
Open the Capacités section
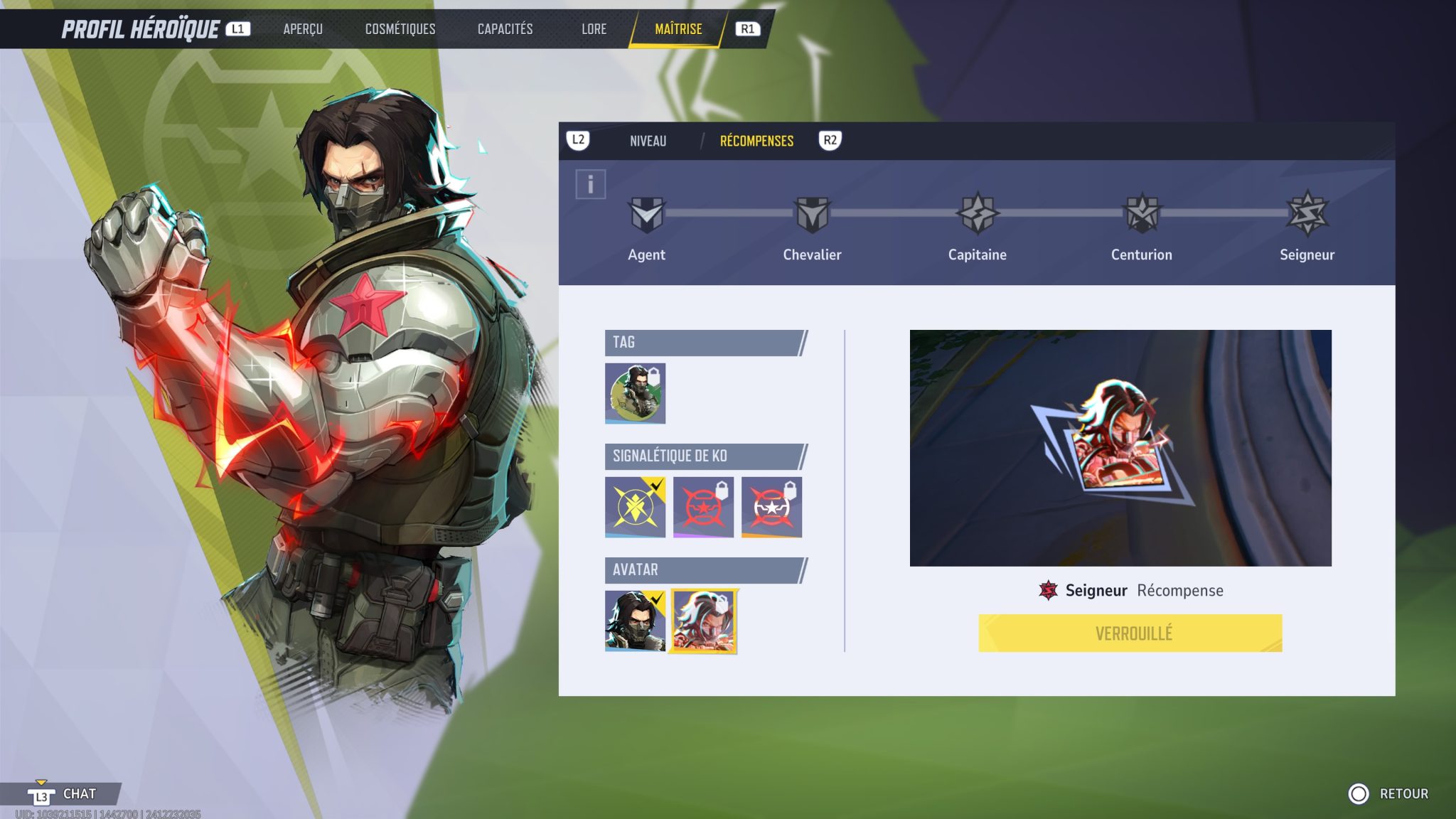(x=505, y=29)
